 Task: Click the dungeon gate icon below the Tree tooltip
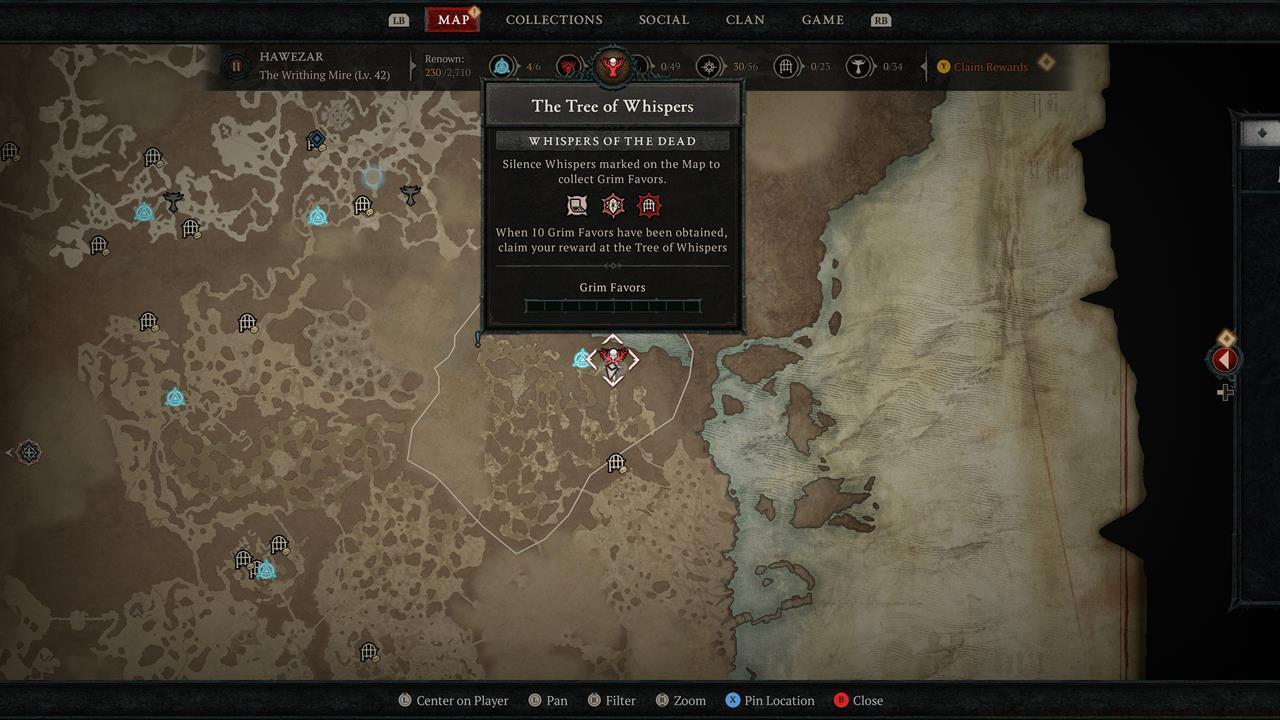(x=616, y=464)
